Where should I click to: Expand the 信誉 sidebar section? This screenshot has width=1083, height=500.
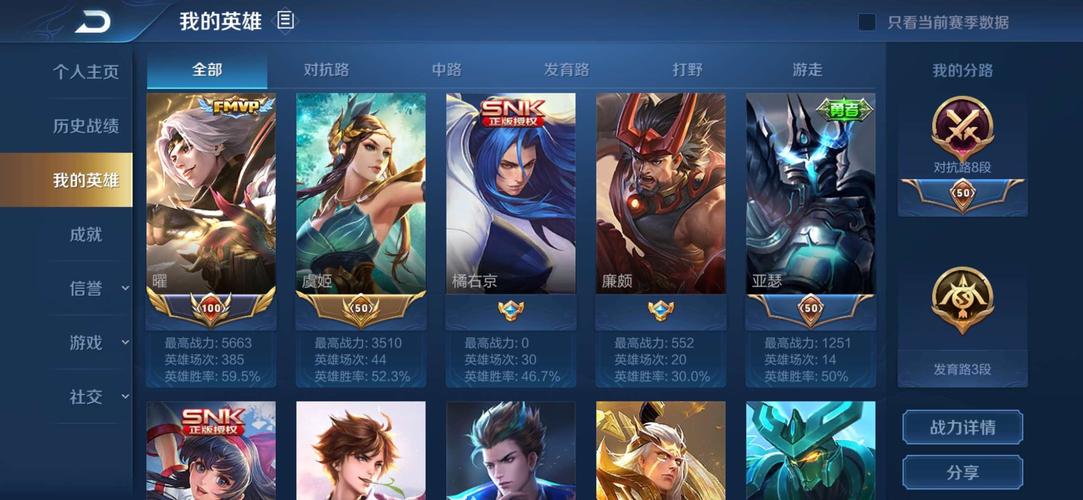tap(97, 288)
